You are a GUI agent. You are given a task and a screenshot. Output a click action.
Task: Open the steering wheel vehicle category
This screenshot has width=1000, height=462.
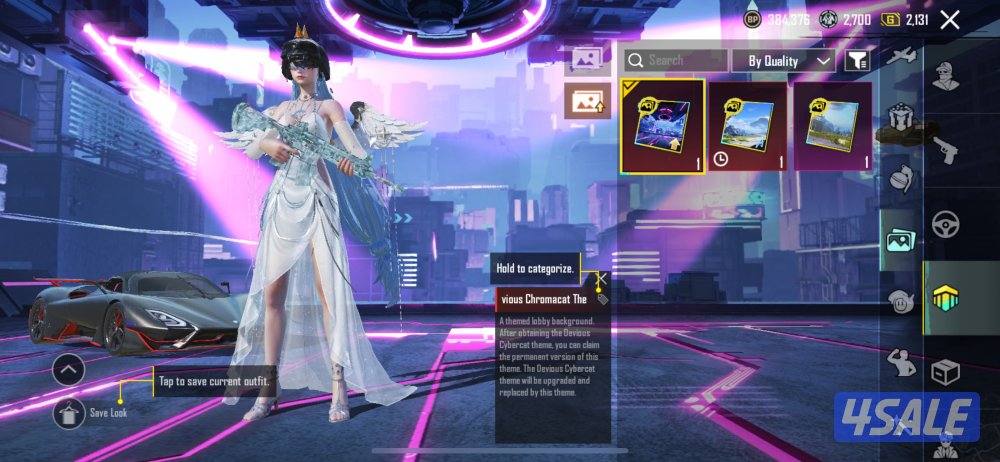945,224
